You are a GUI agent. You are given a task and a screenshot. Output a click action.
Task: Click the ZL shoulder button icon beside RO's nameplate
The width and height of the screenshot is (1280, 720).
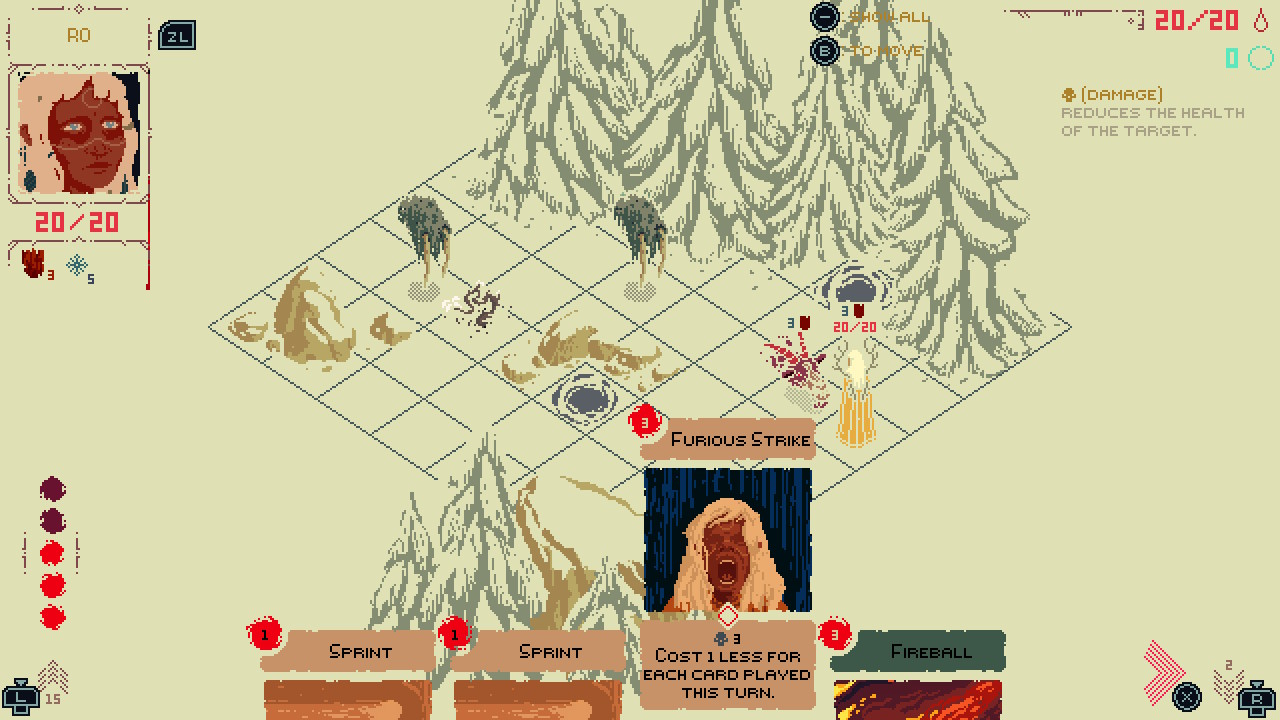click(175, 33)
